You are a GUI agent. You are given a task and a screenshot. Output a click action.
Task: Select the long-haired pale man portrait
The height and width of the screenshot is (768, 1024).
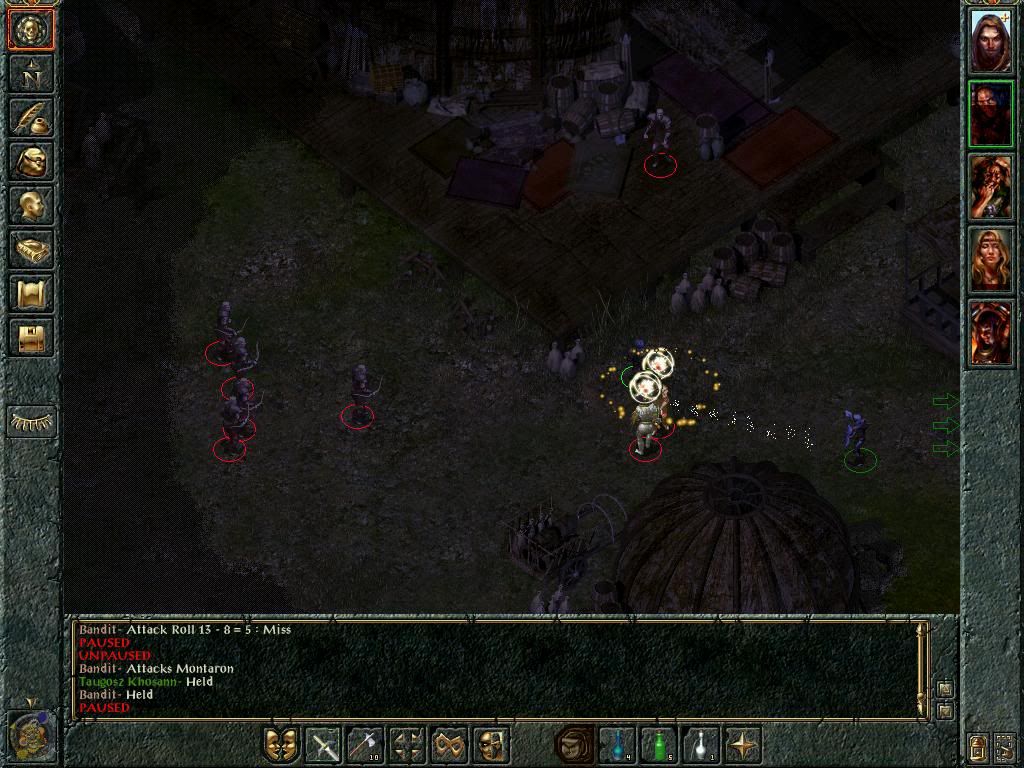click(991, 41)
